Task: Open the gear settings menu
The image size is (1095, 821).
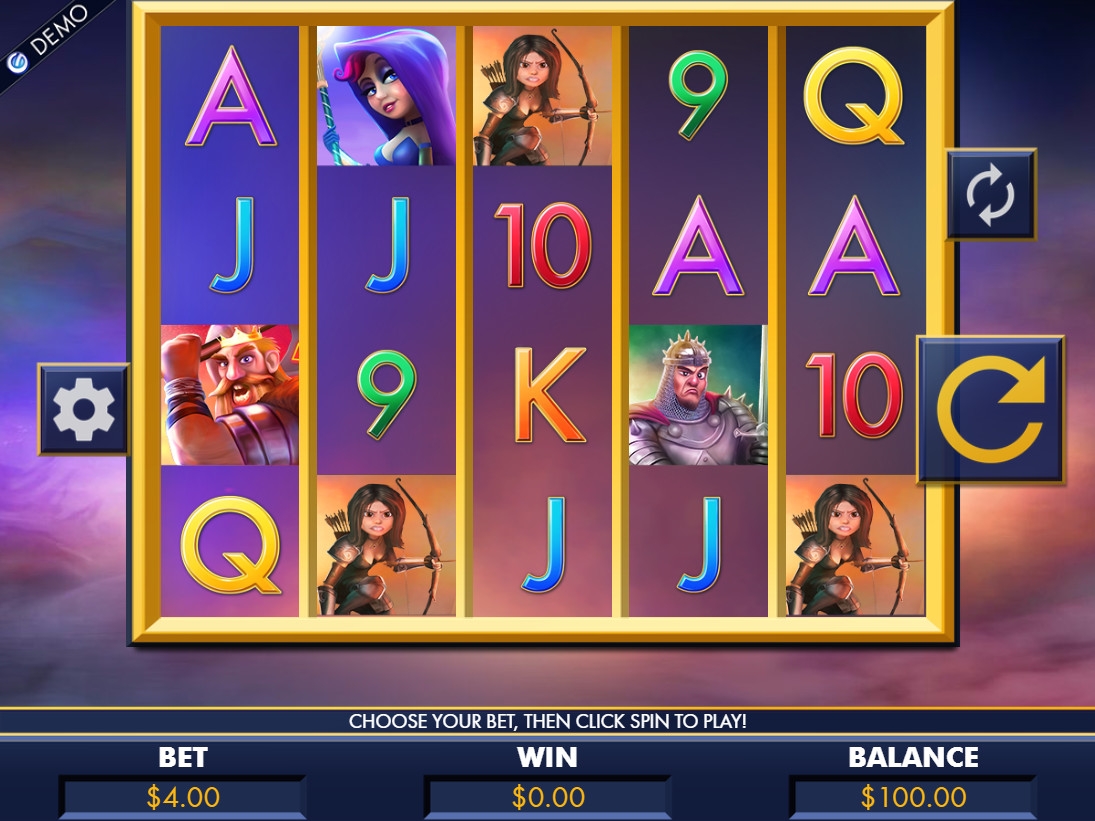Action: (84, 409)
